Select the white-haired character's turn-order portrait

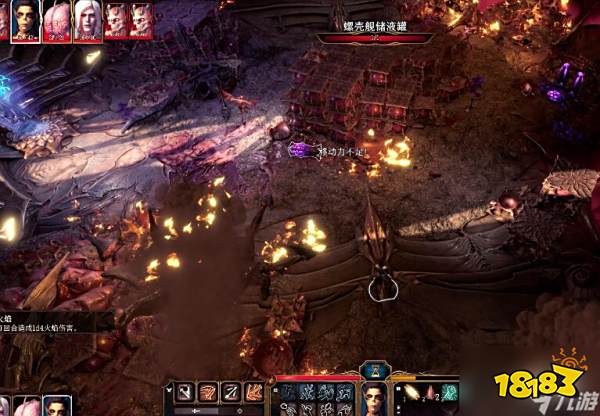[87, 20]
